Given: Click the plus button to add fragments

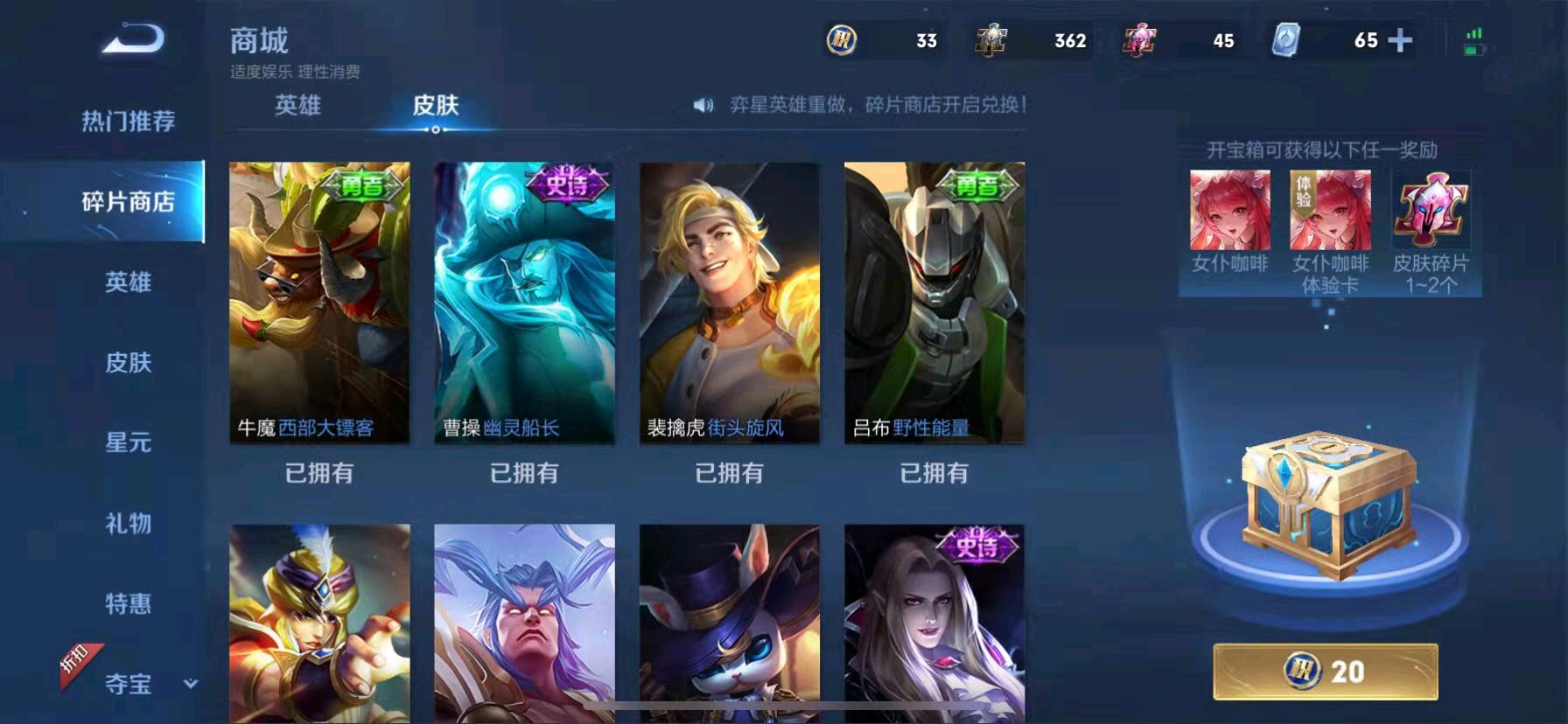Looking at the screenshot, I should pos(1401,40).
